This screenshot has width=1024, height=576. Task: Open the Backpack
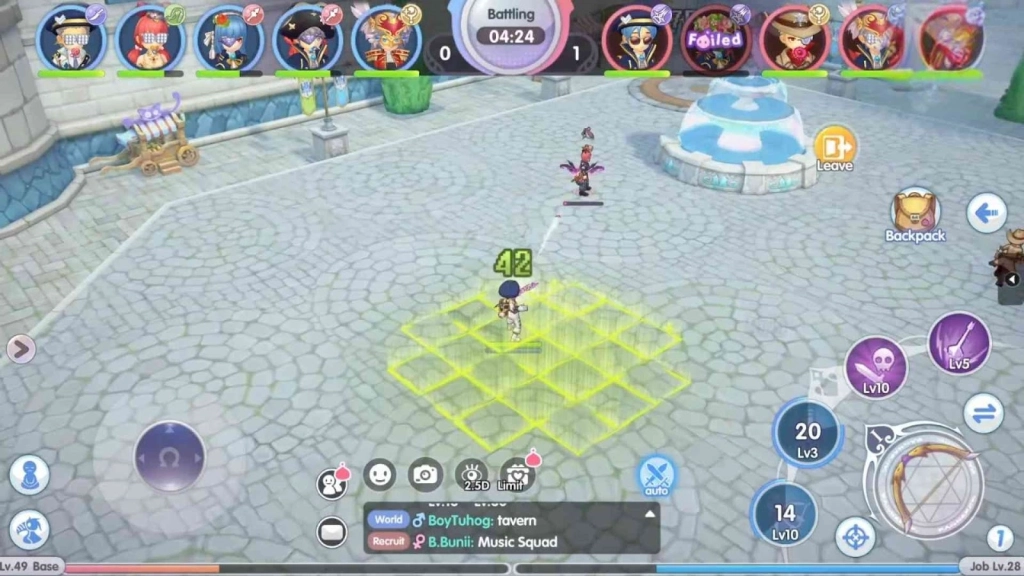click(914, 211)
